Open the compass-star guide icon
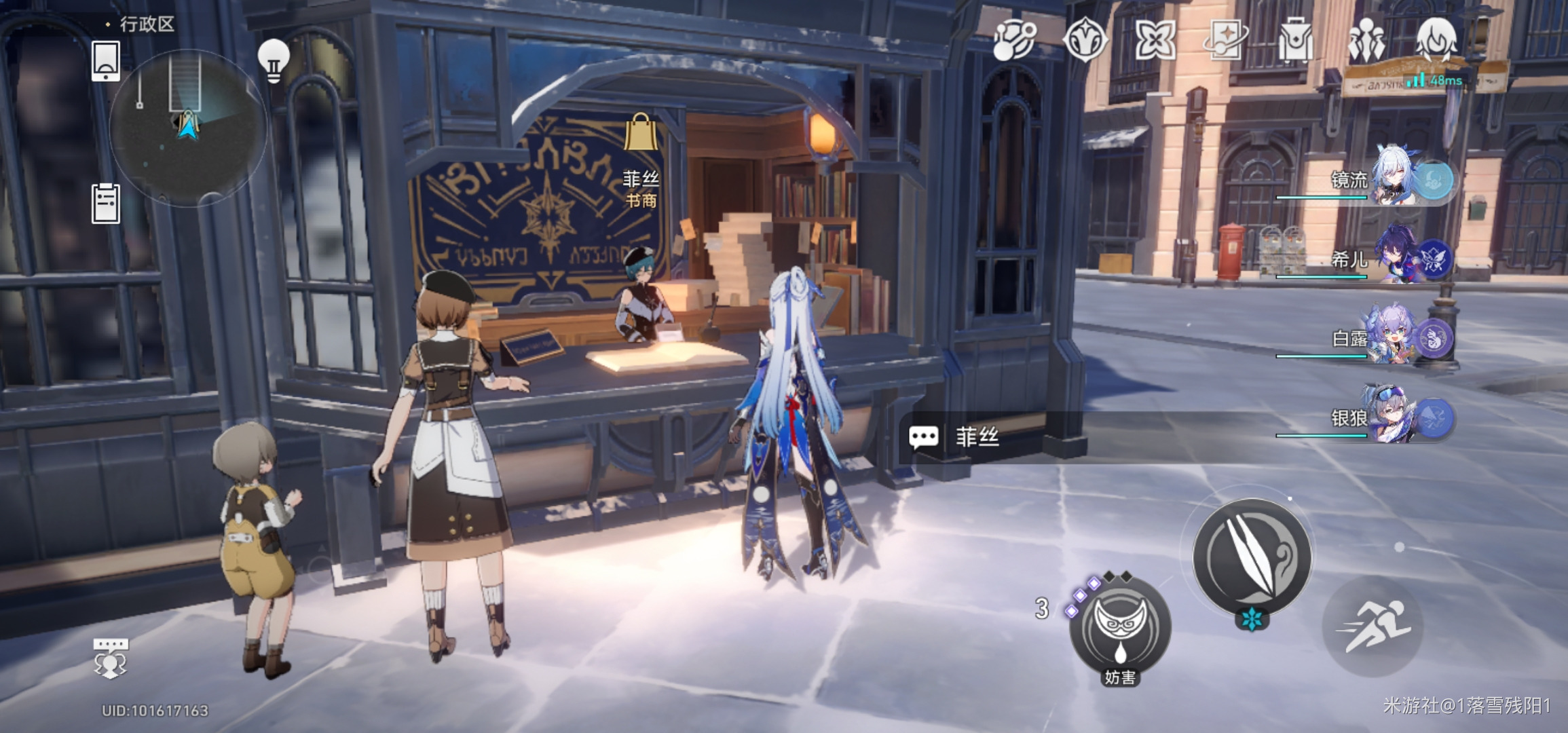The width and height of the screenshot is (1568, 733). pyautogui.click(x=1085, y=40)
